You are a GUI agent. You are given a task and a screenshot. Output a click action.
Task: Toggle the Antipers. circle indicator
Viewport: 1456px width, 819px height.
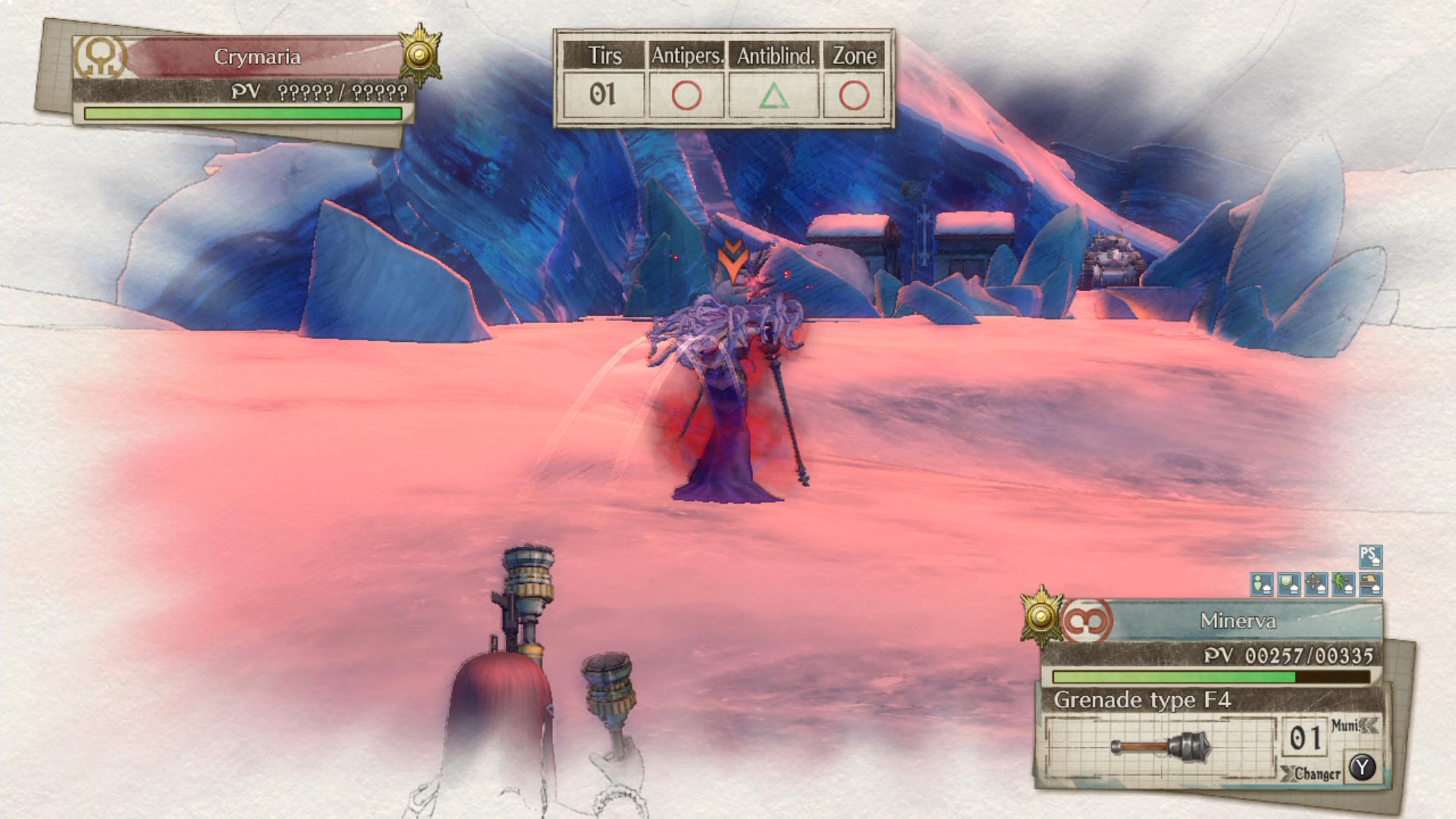(686, 95)
